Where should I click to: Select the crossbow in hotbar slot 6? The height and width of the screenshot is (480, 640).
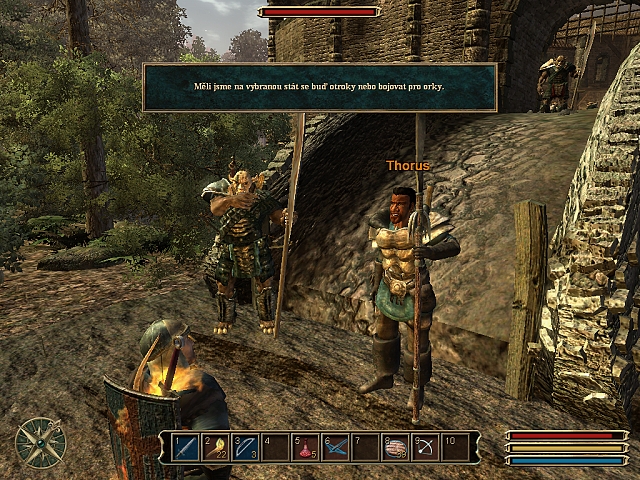point(336,447)
